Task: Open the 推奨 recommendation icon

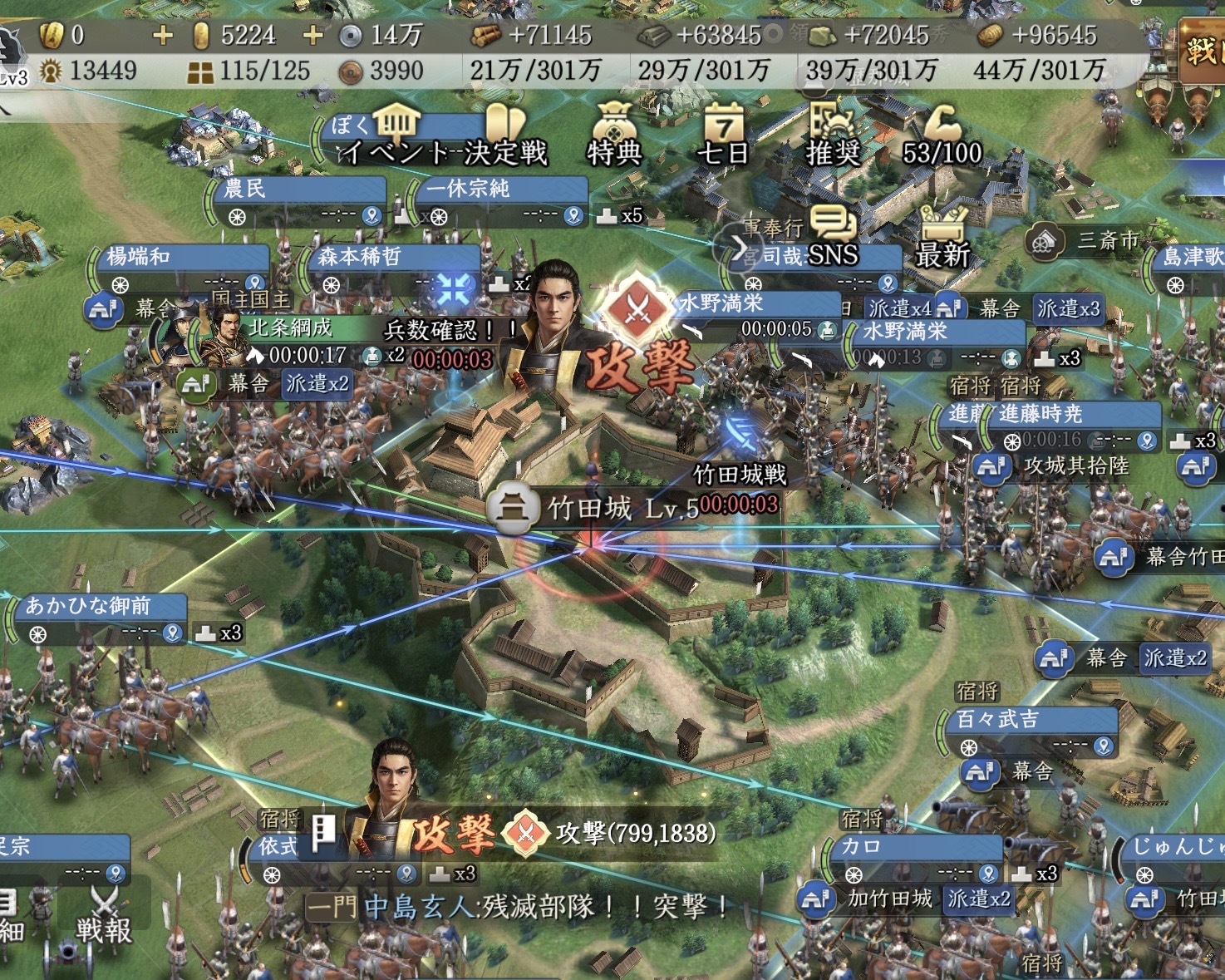Action: [832, 135]
